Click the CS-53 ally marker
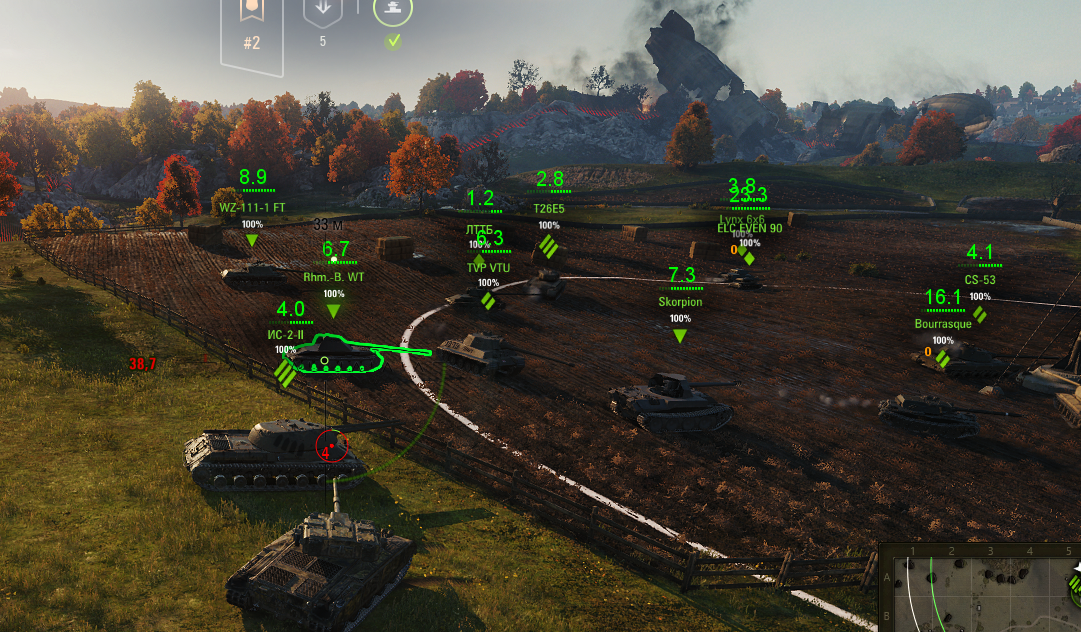The height and width of the screenshot is (632, 1081). pos(980,280)
